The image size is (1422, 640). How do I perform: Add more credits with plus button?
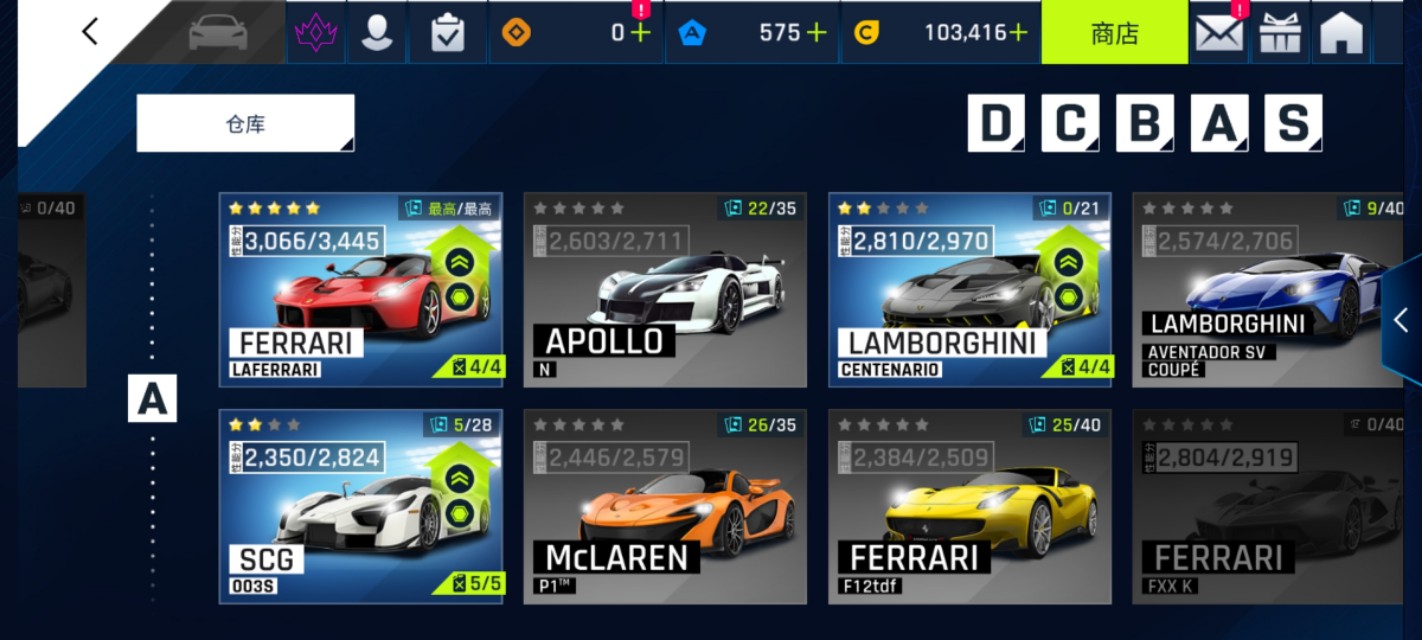(x=1018, y=33)
